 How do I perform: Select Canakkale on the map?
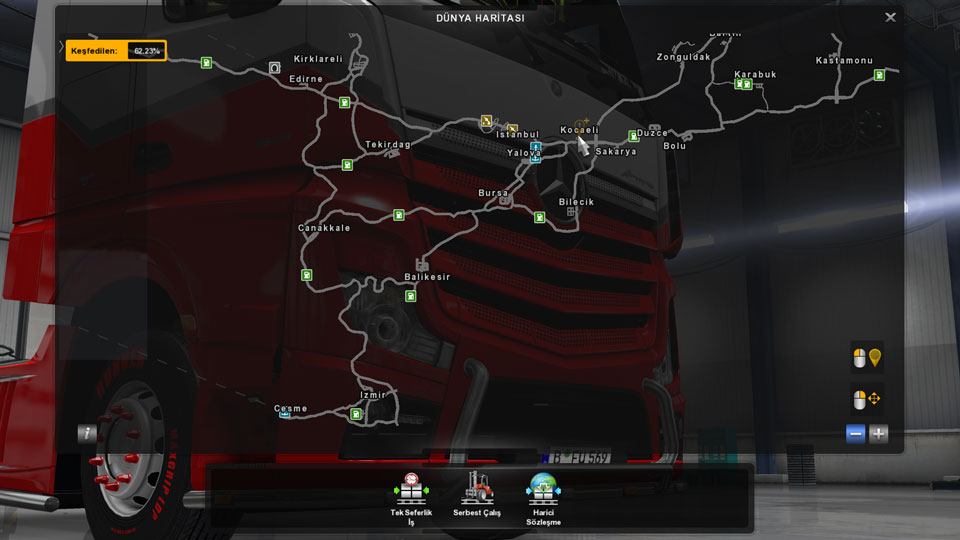324,228
